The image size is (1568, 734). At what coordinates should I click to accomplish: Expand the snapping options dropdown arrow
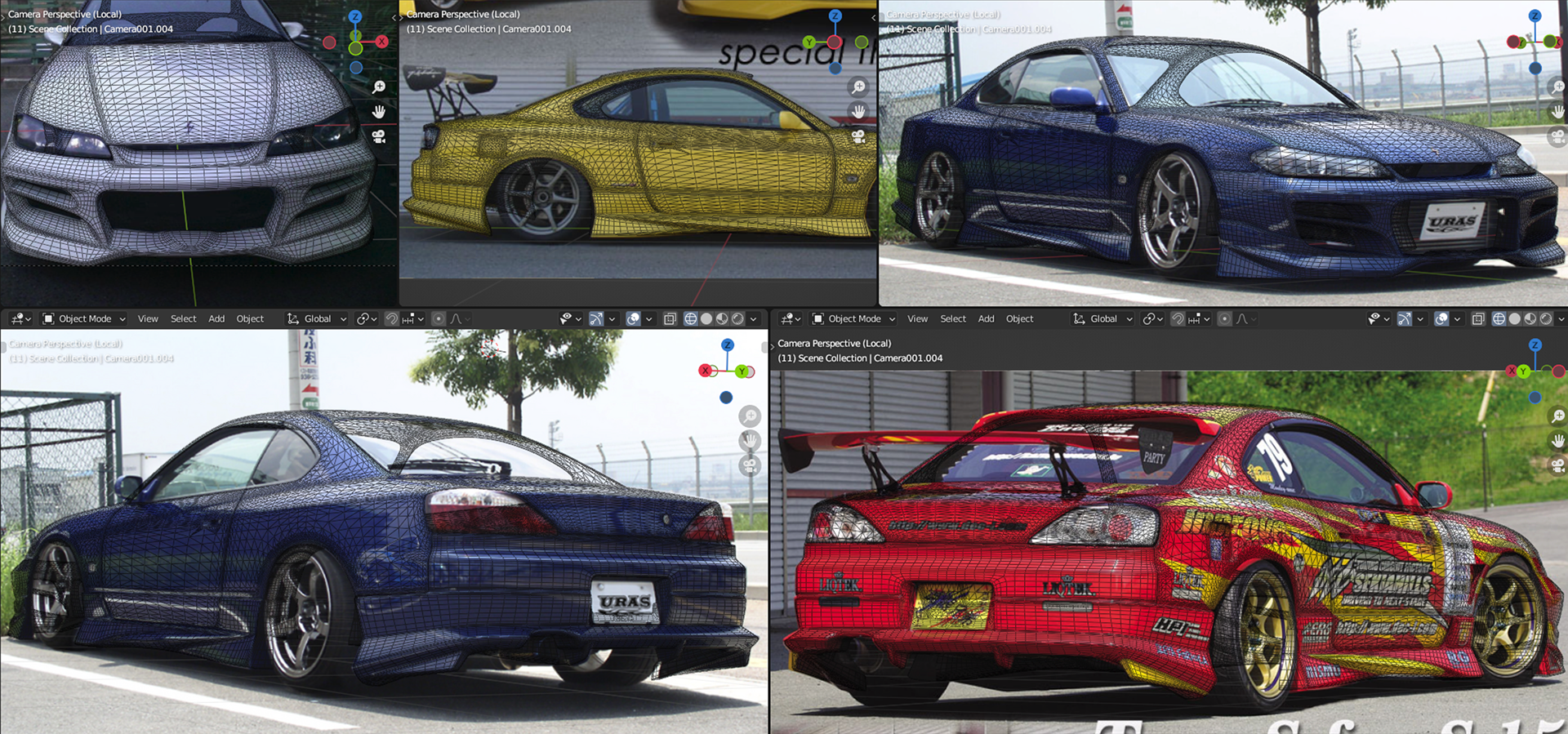pyautogui.click(x=1206, y=318)
